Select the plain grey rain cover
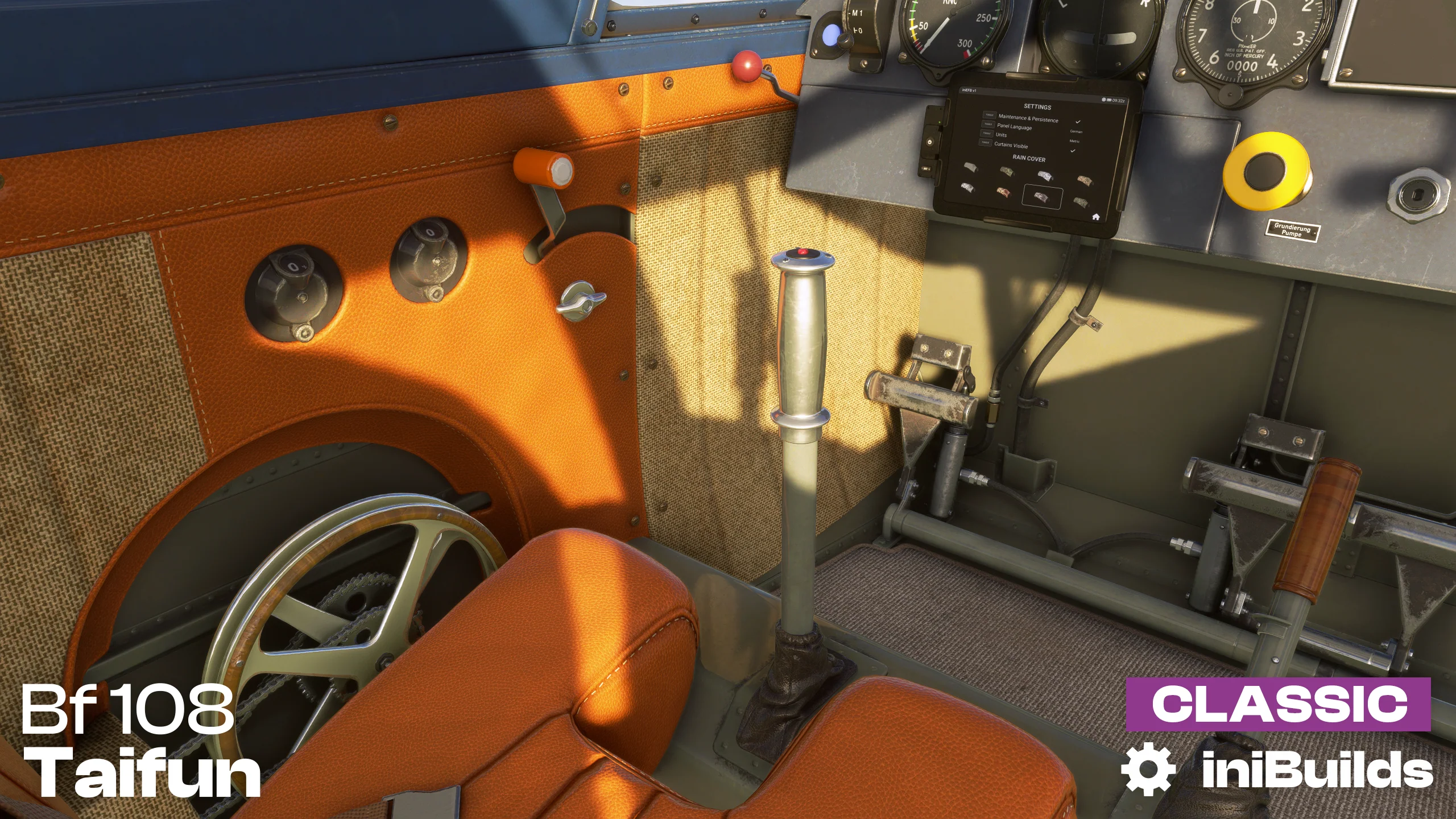This screenshot has width=1456, height=819. point(971,167)
